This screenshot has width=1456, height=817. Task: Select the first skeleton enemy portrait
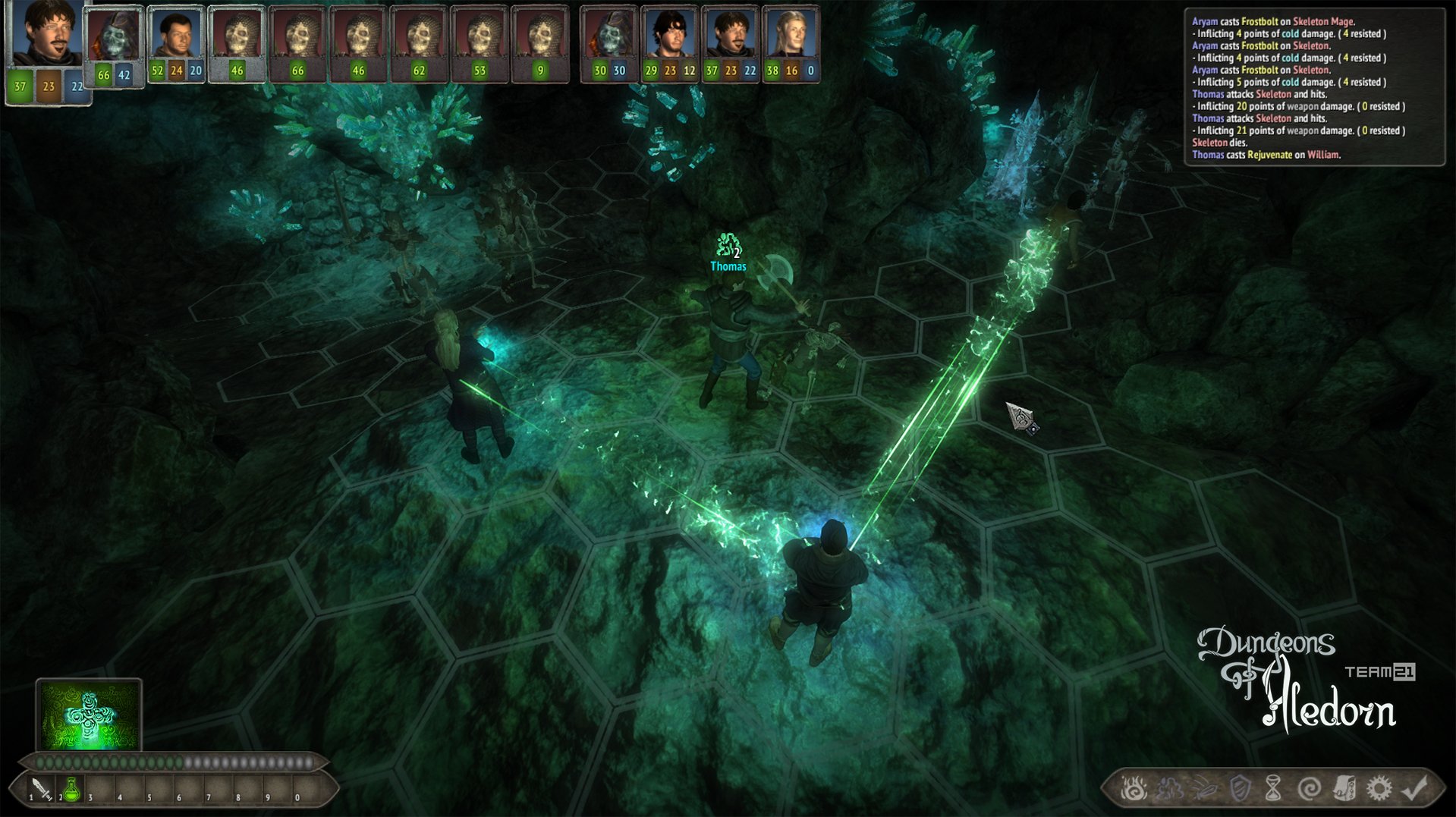coord(114,38)
